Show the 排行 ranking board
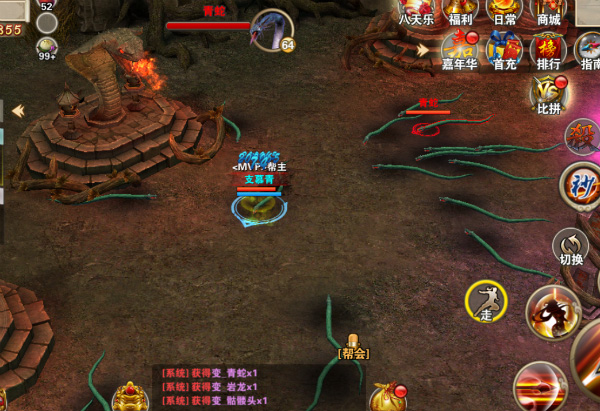The width and height of the screenshot is (600, 411). point(548,50)
